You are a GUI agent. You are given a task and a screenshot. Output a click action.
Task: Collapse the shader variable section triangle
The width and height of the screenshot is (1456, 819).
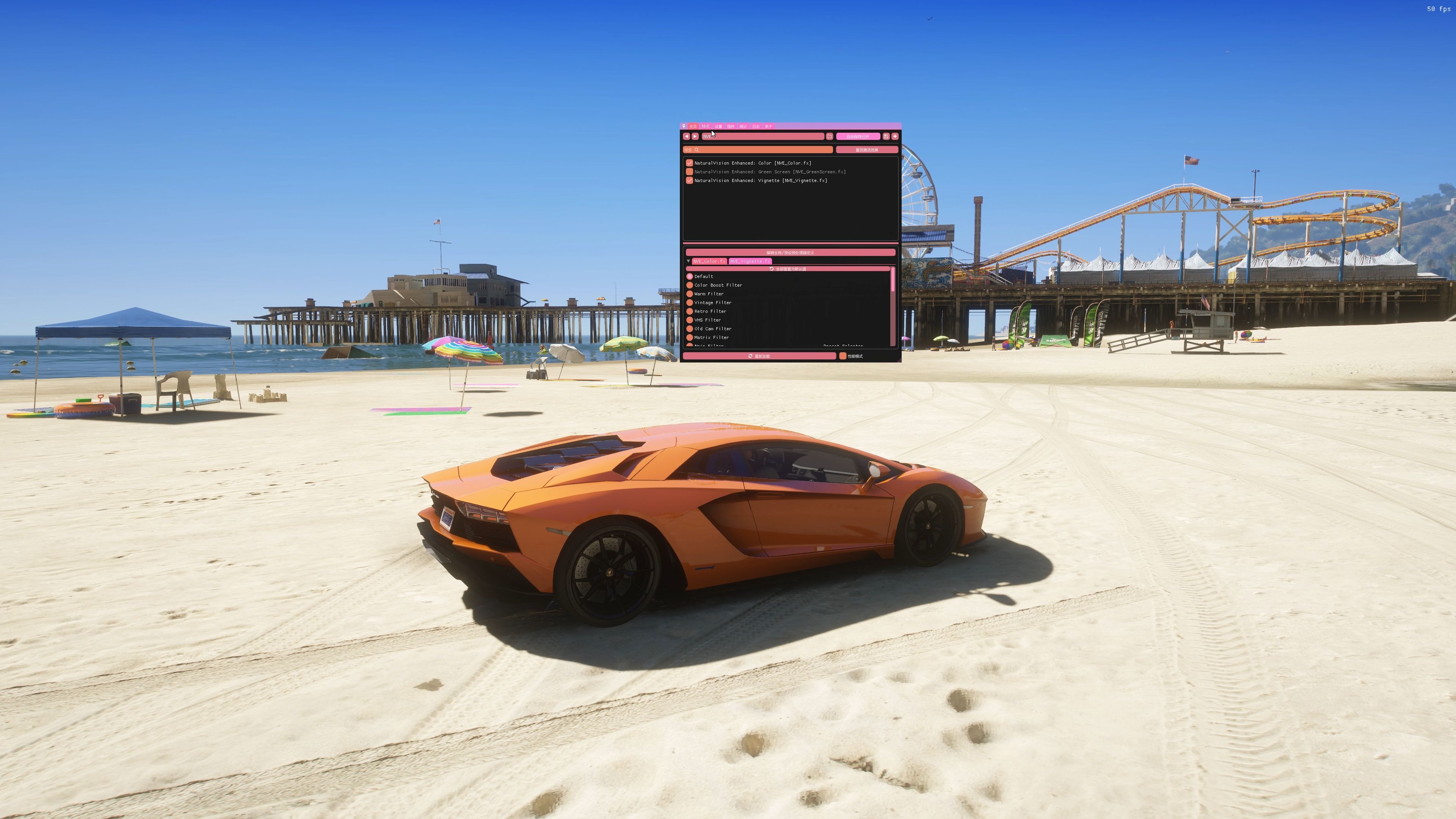(689, 261)
